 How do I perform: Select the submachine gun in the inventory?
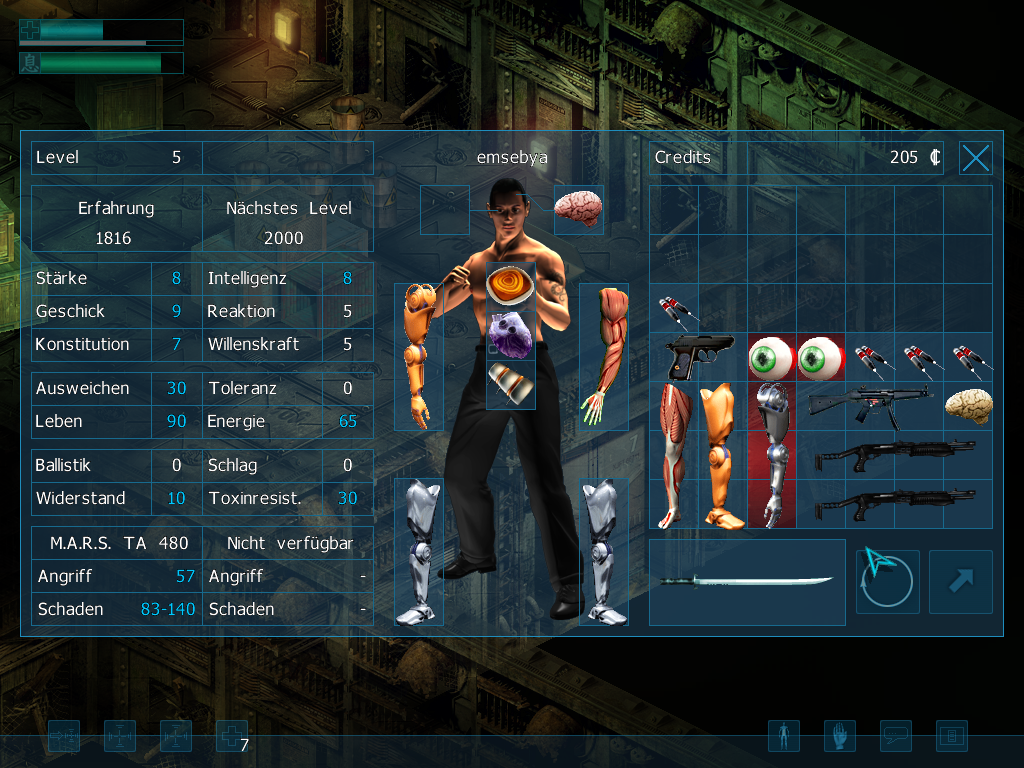[868, 405]
